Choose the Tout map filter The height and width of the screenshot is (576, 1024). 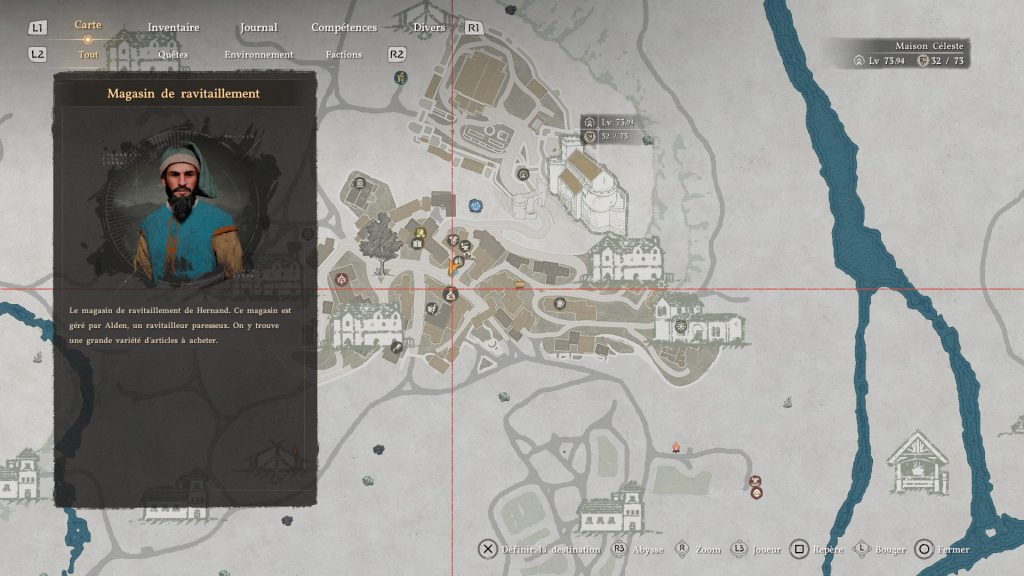(88, 55)
